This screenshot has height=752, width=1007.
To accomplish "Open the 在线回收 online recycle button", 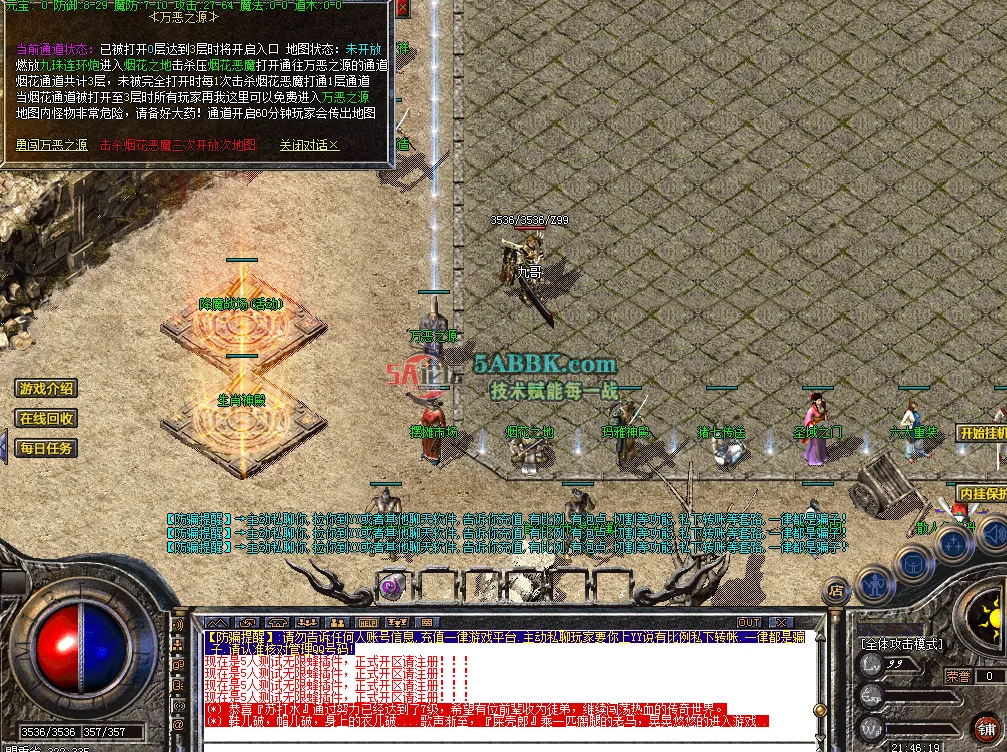I will [x=46, y=419].
